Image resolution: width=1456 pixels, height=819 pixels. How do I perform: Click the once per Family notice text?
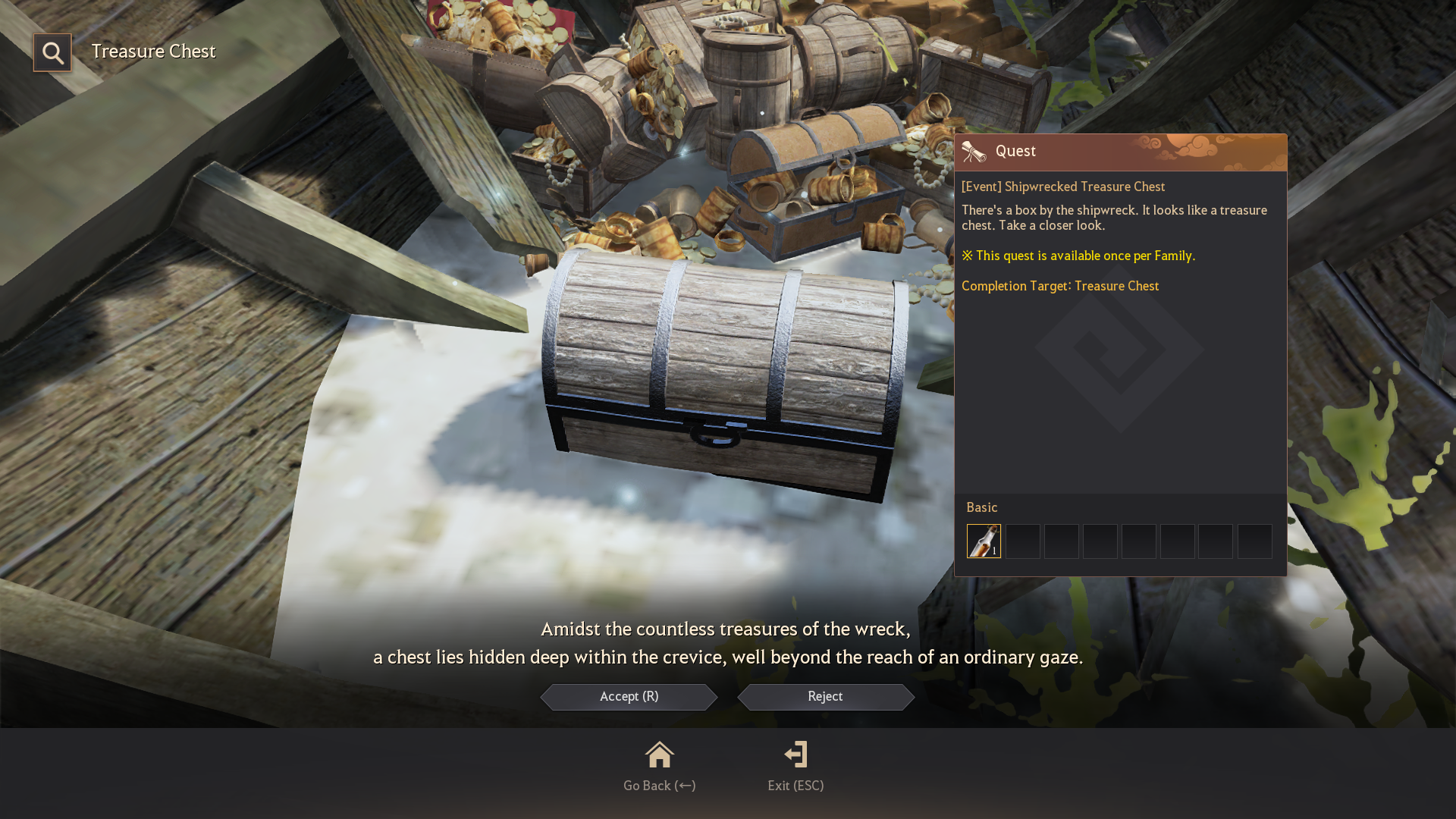point(1078,256)
